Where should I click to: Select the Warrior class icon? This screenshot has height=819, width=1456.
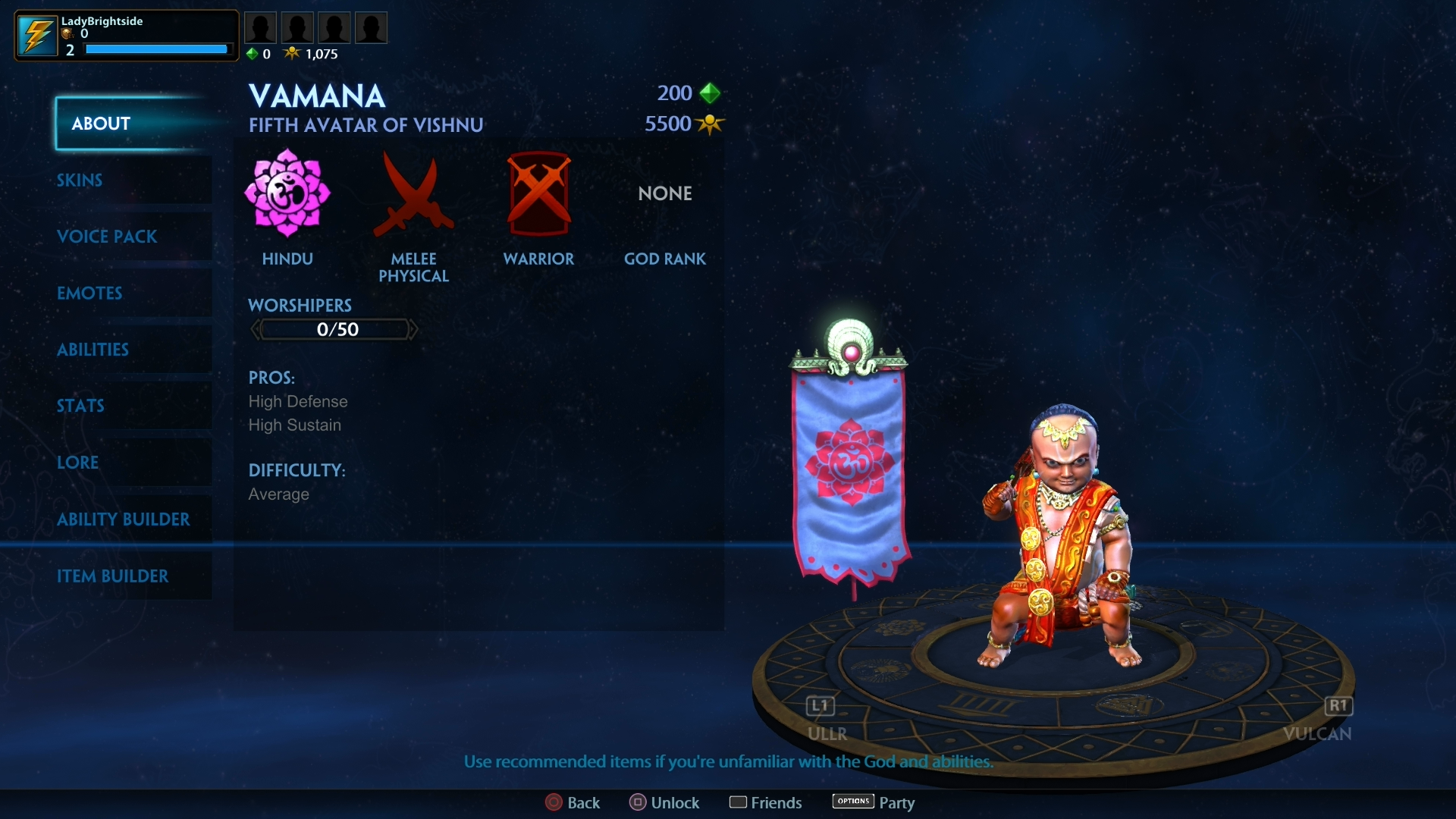[x=538, y=193]
